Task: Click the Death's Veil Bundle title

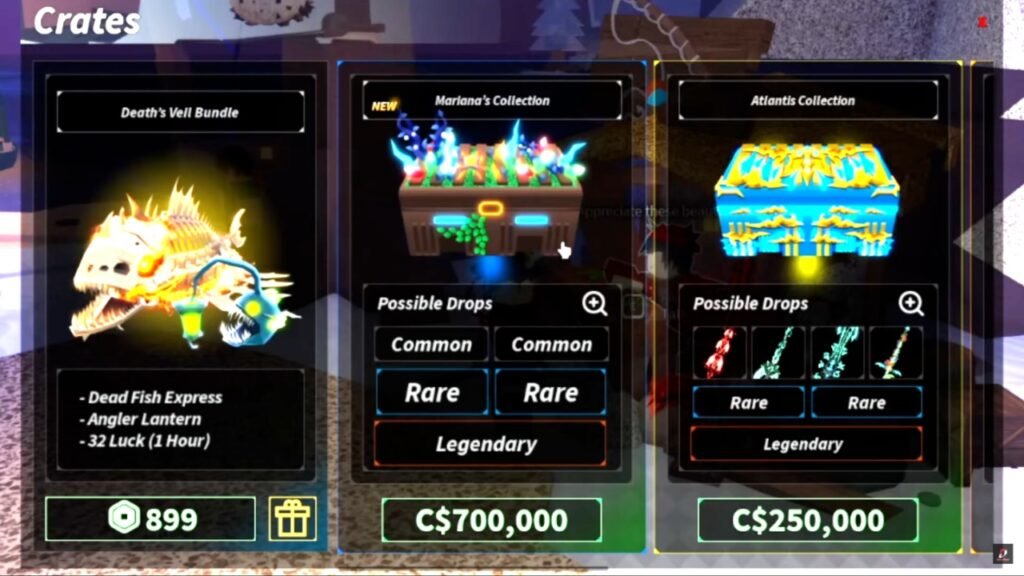Action: coord(181,113)
